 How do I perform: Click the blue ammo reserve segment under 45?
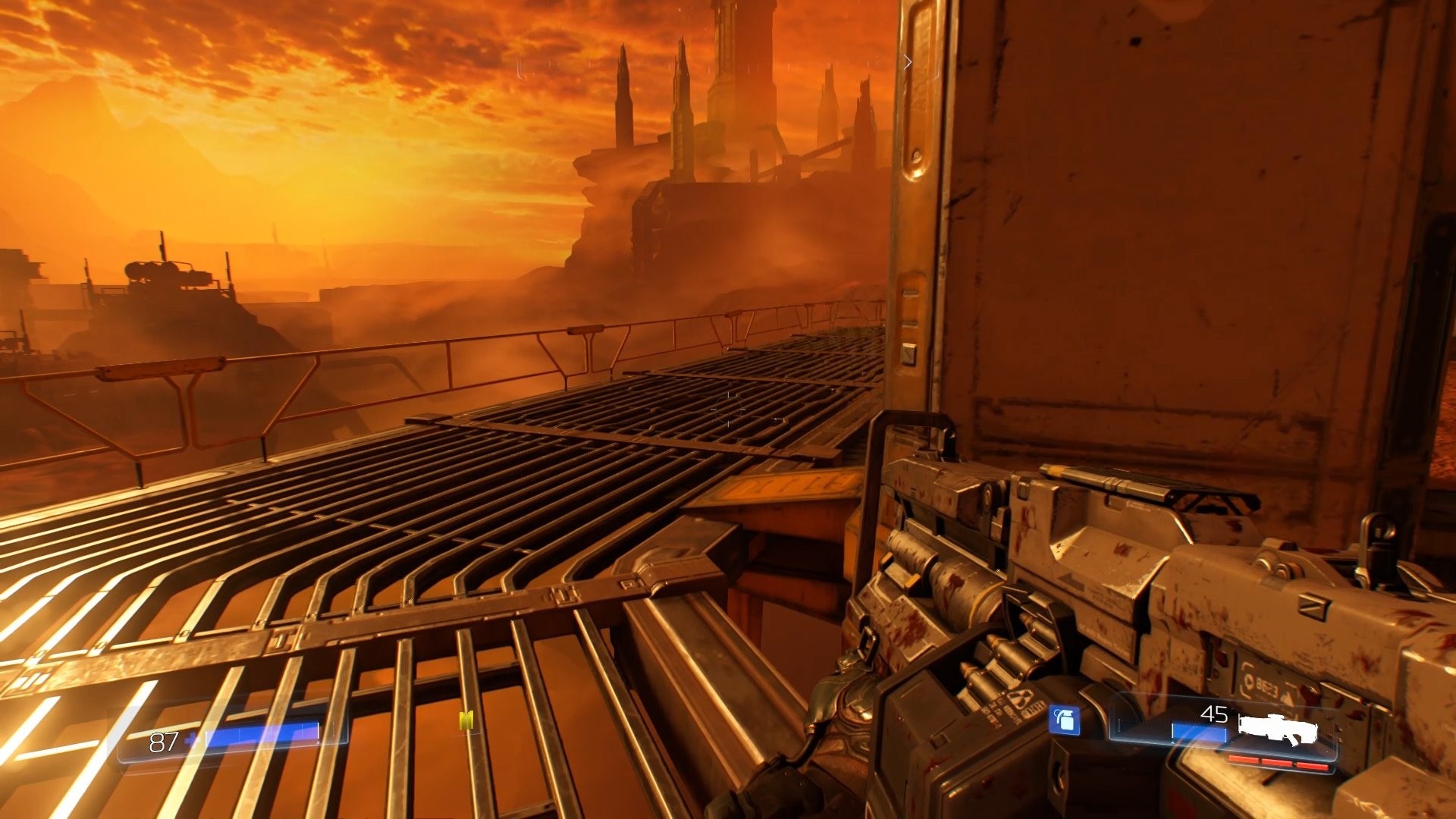tap(1199, 731)
